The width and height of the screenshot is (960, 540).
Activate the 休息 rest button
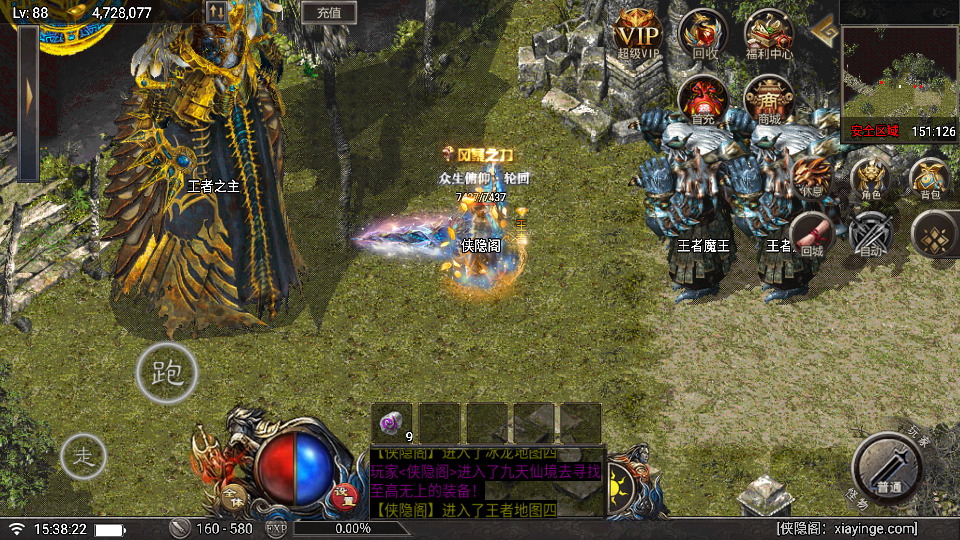click(810, 178)
